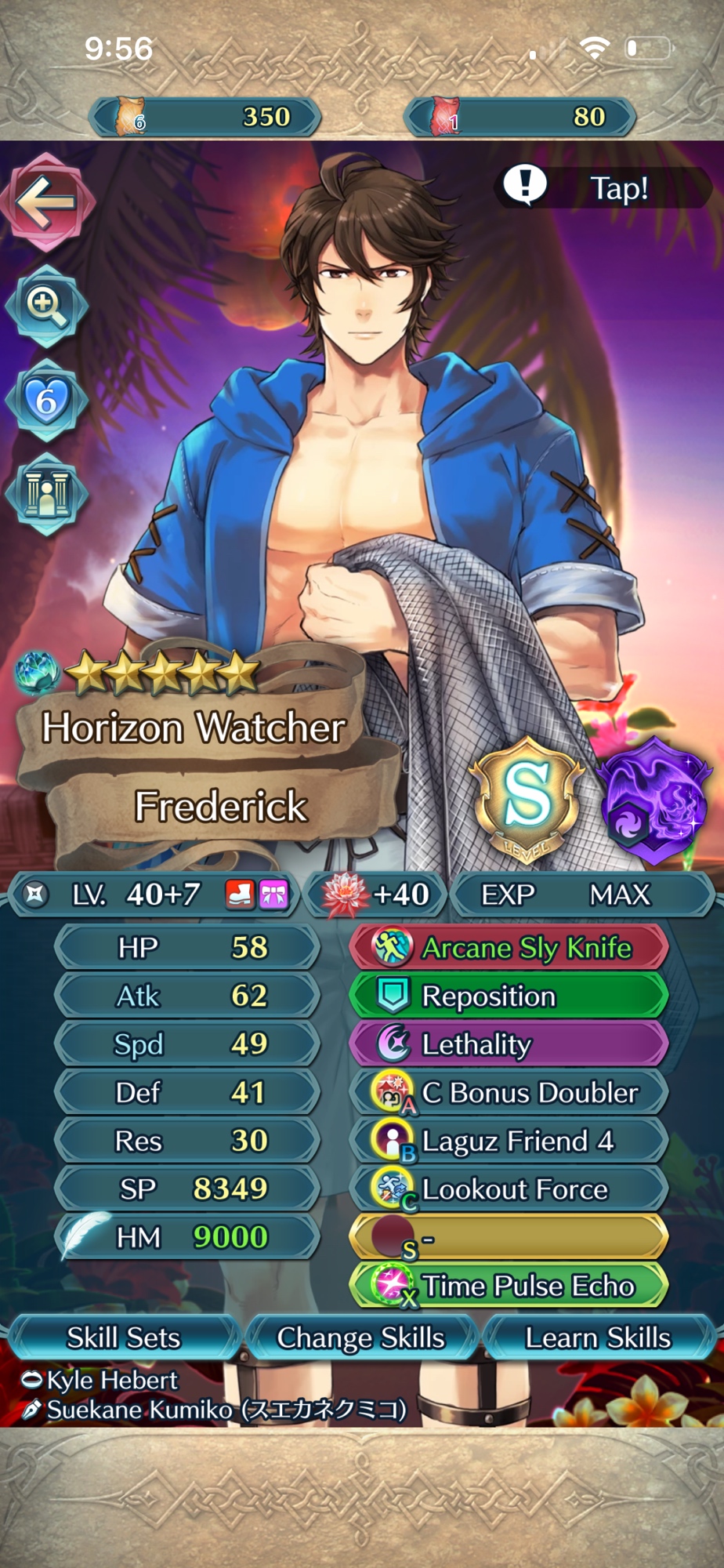Select the Reposition assist skill
Screen dimensions: 724x1568
coord(509,996)
